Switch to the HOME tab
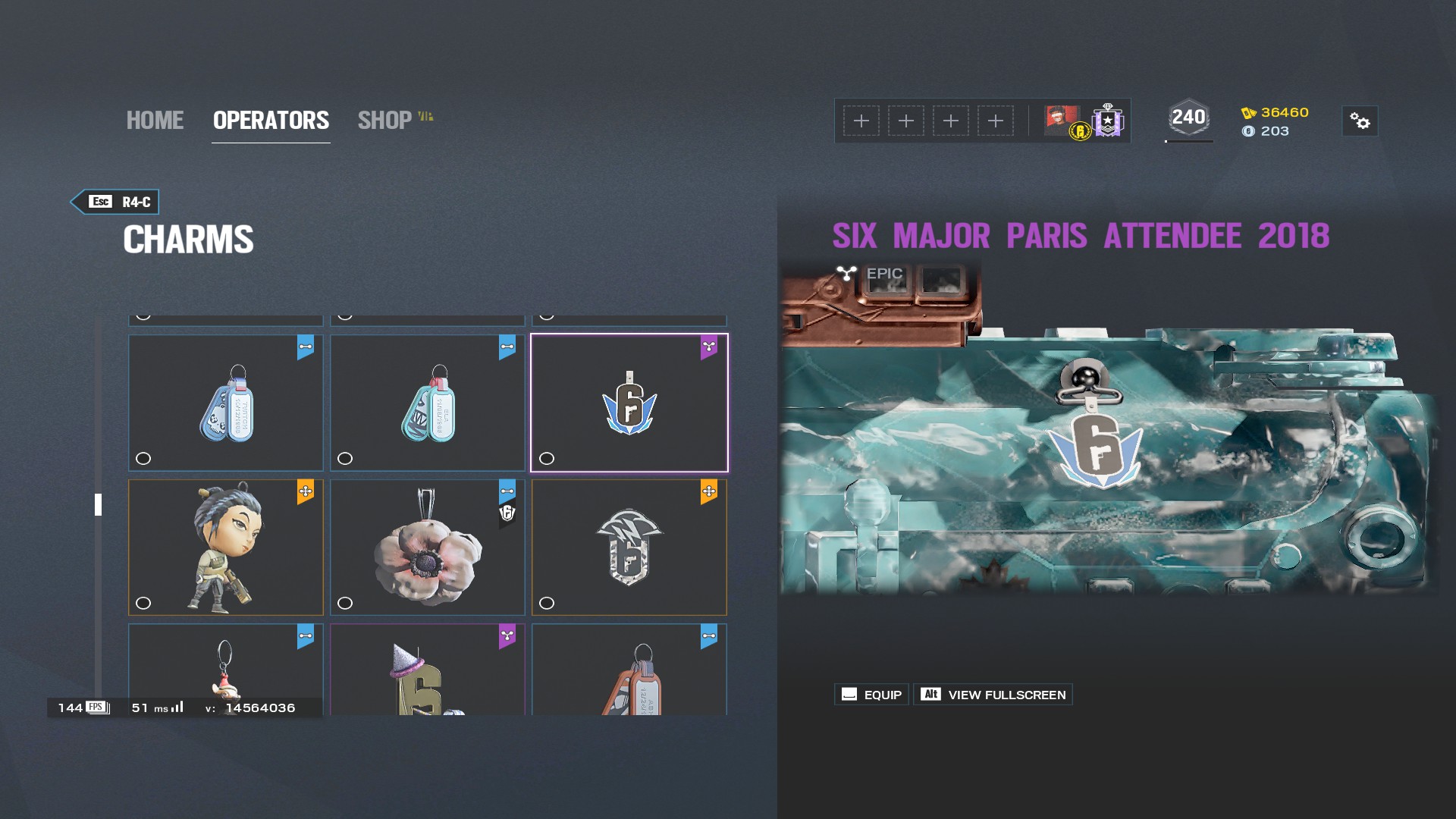The height and width of the screenshot is (819, 1456). [x=155, y=120]
